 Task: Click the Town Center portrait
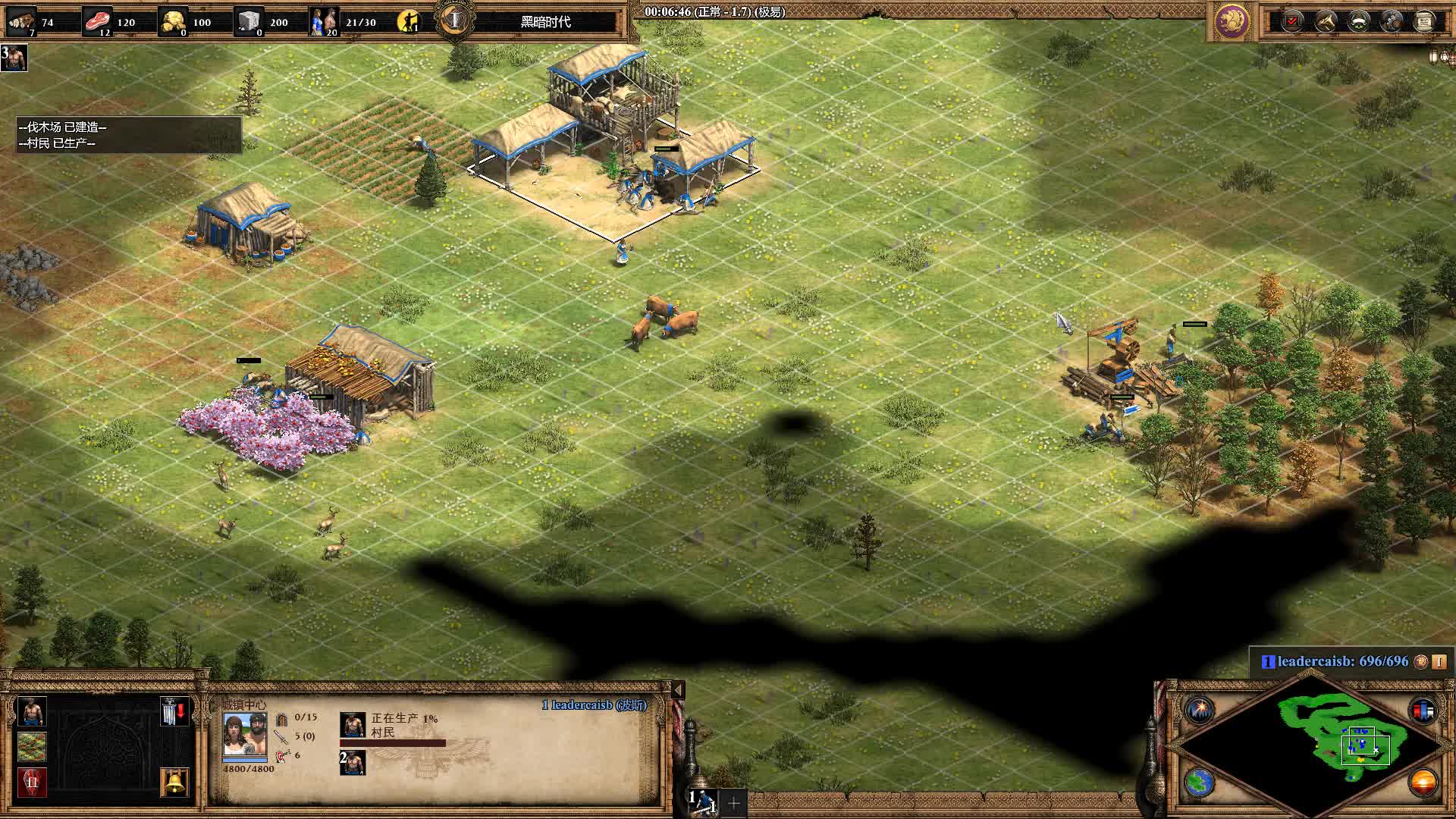(x=244, y=734)
